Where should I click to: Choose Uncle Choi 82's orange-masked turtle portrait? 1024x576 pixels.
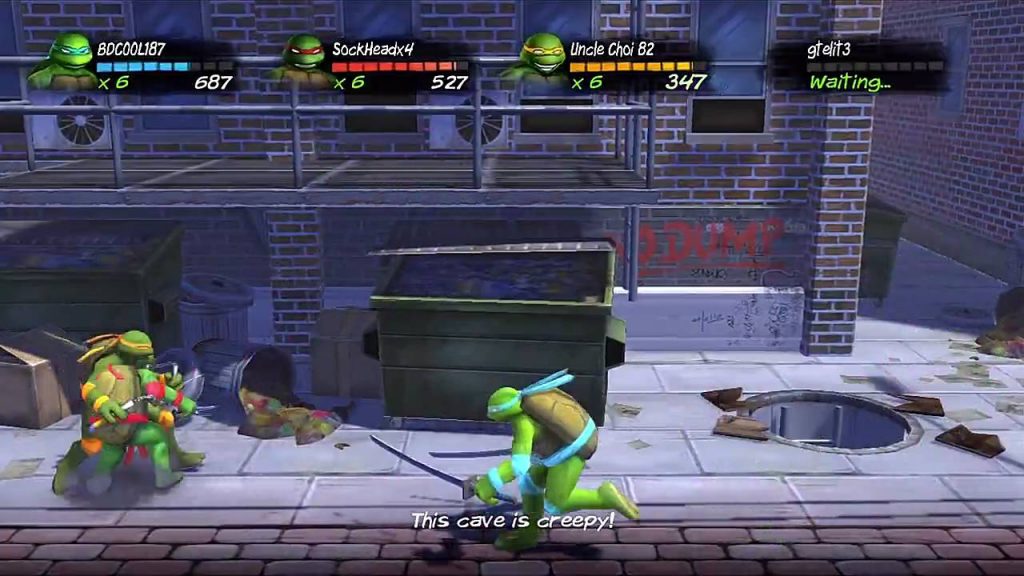point(541,59)
